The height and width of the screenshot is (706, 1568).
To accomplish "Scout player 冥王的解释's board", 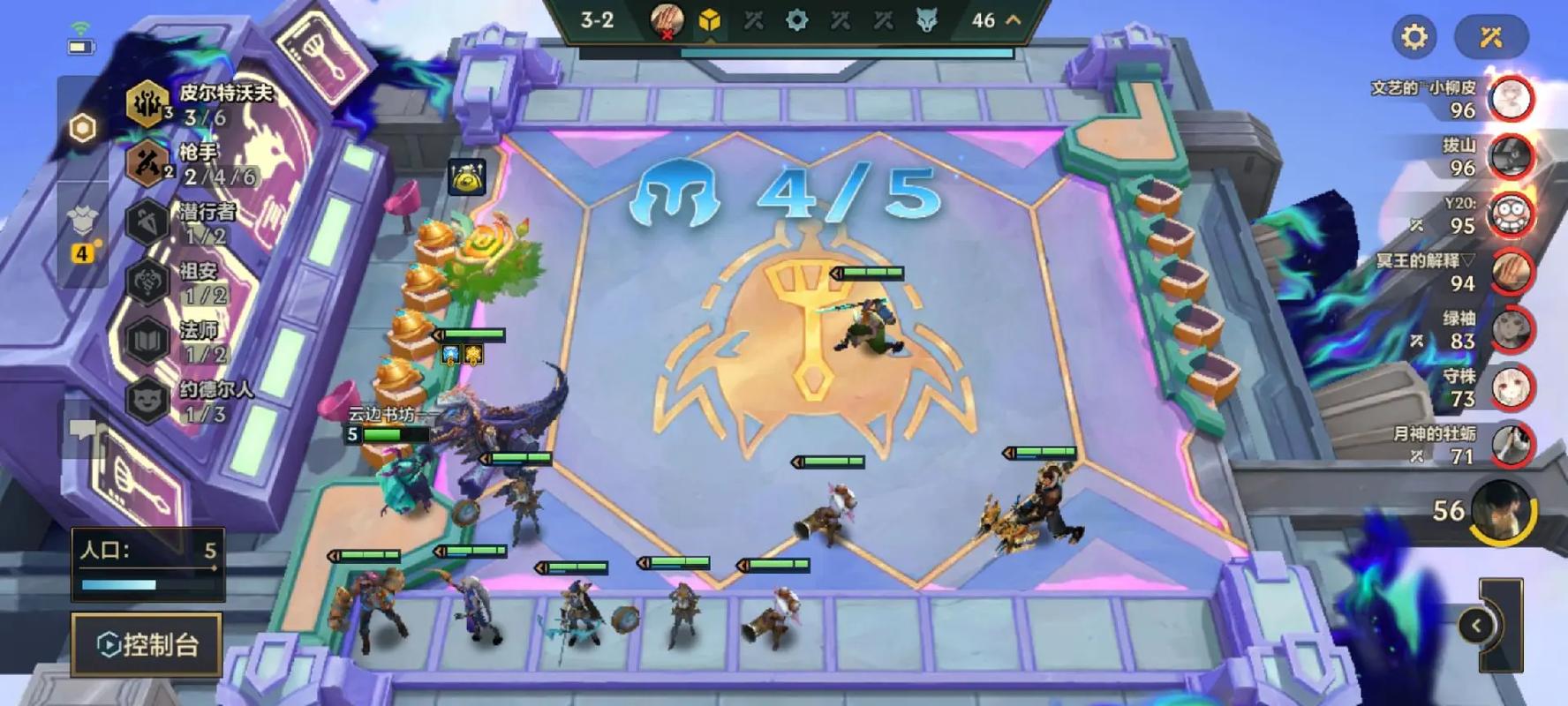I will 1511,273.
